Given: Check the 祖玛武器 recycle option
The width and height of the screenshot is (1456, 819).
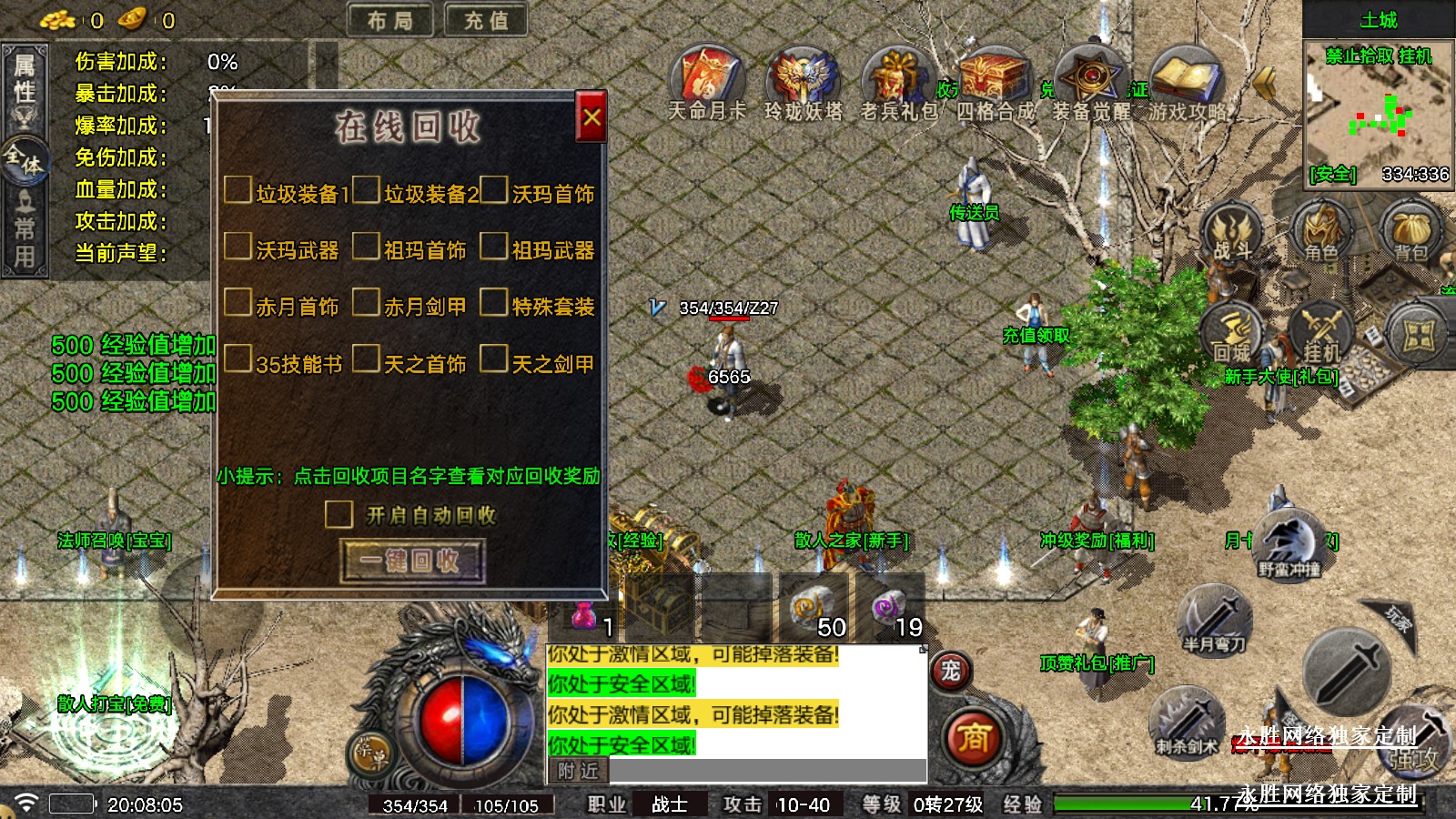Looking at the screenshot, I should 494,247.
